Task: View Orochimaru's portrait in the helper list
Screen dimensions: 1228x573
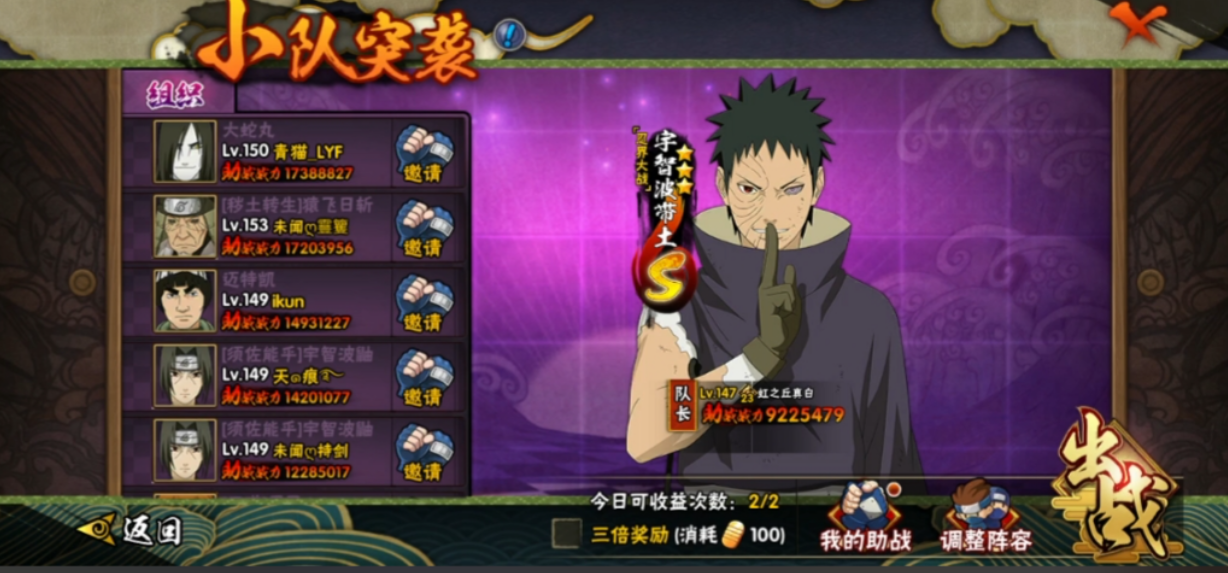Action: click(x=185, y=152)
